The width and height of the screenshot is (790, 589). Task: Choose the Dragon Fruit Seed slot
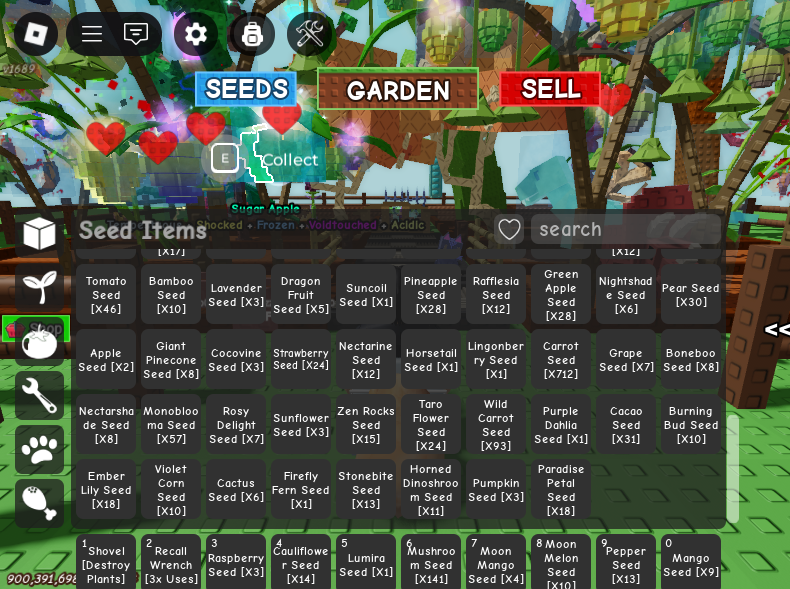(301, 295)
